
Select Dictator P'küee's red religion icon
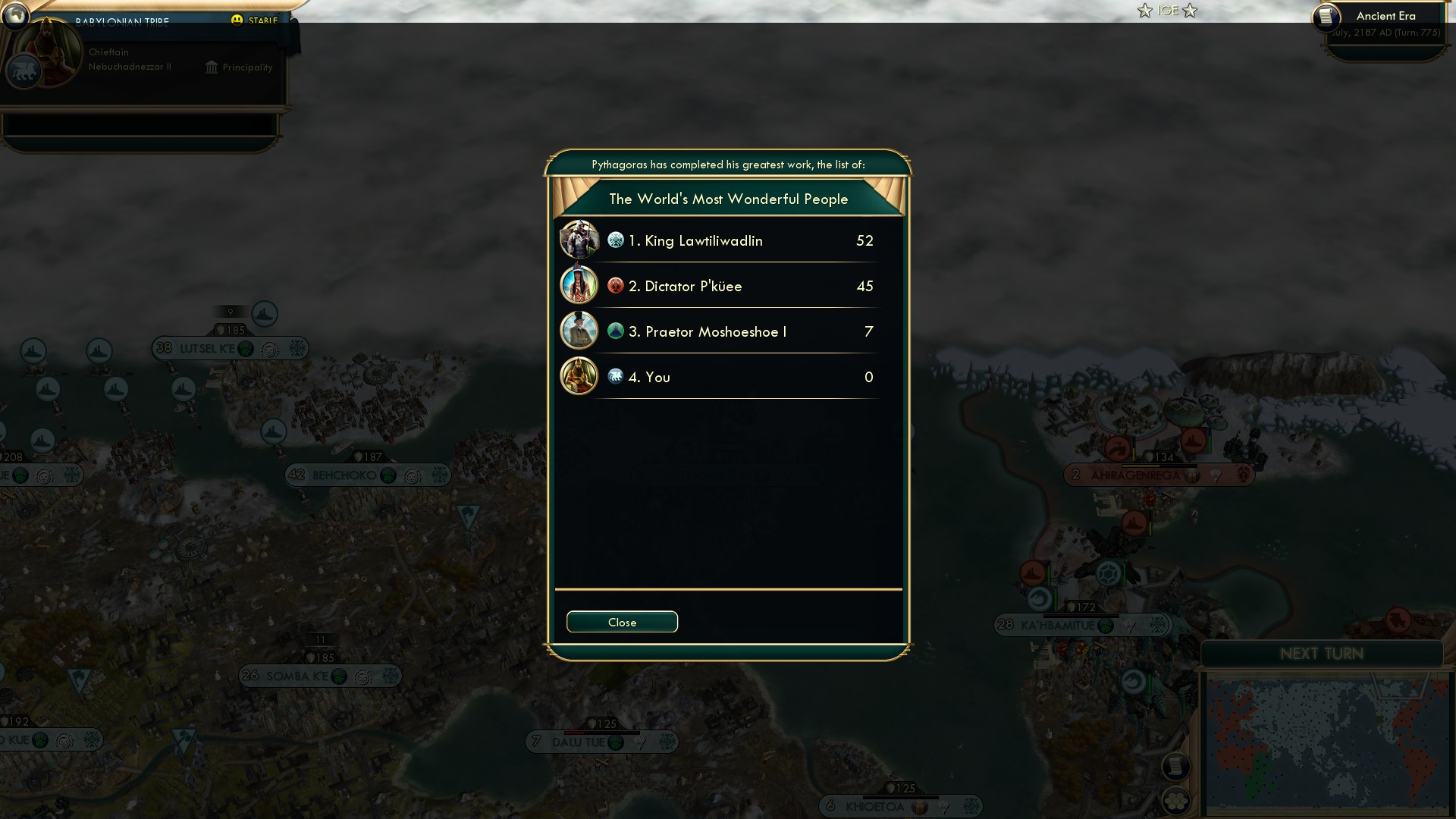click(615, 285)
